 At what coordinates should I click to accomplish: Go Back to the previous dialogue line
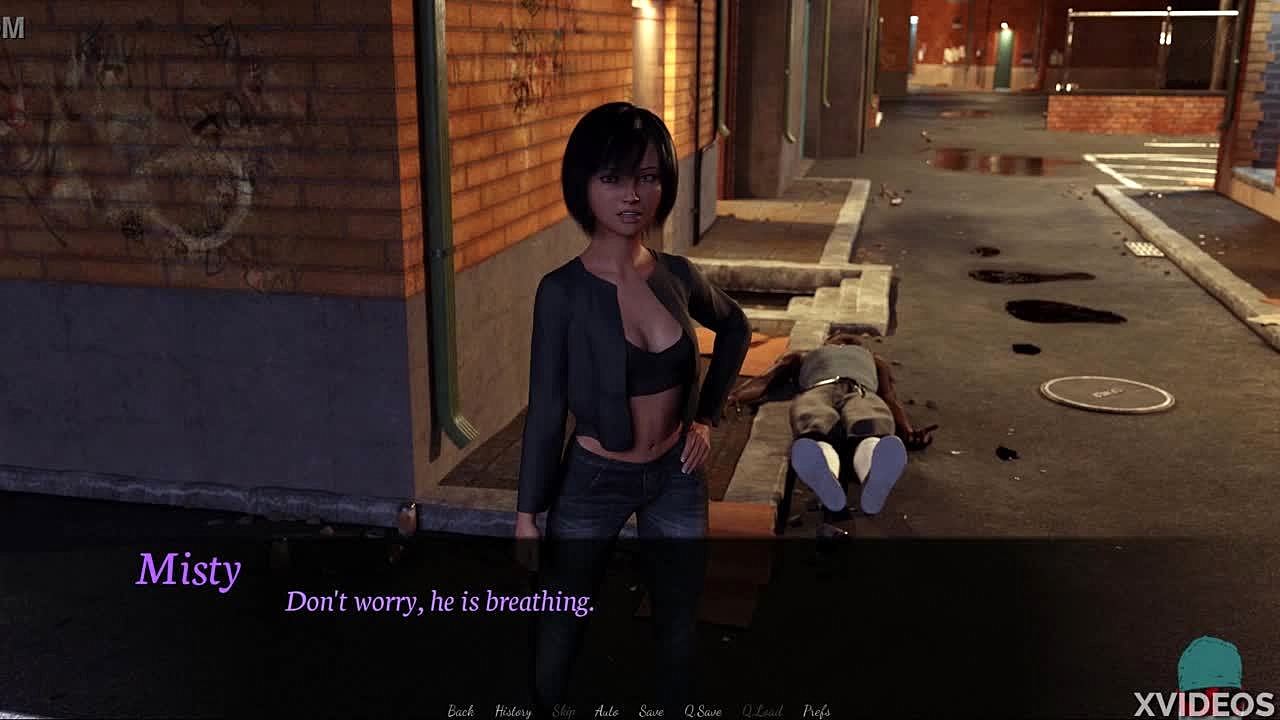coord(461,711)
